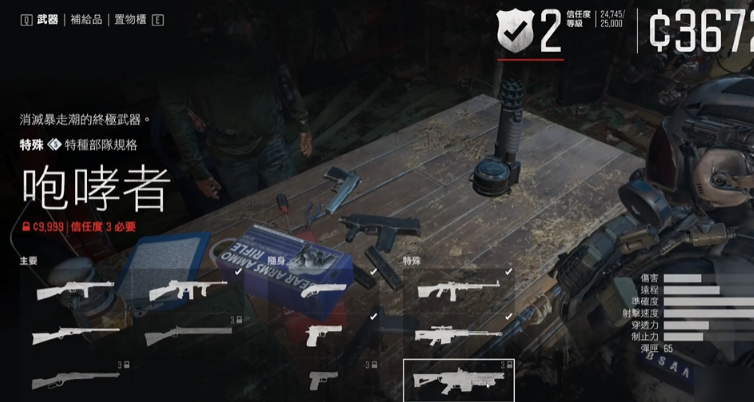Choose the scoped sniper rifle special weapon
The image size is (754, 402).
point(457,336)
